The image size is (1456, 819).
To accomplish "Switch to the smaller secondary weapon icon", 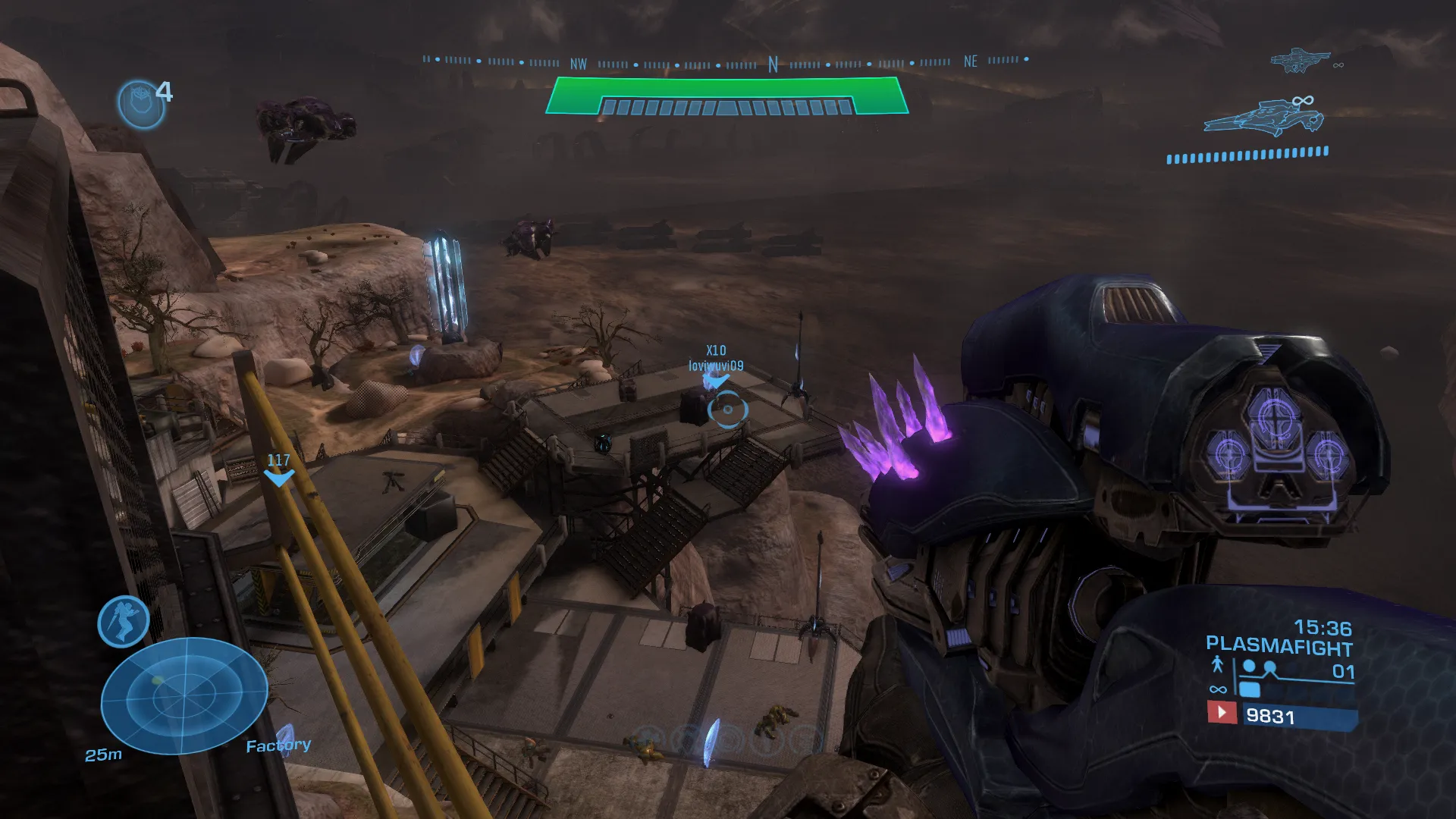I will tap(1301, 61).
